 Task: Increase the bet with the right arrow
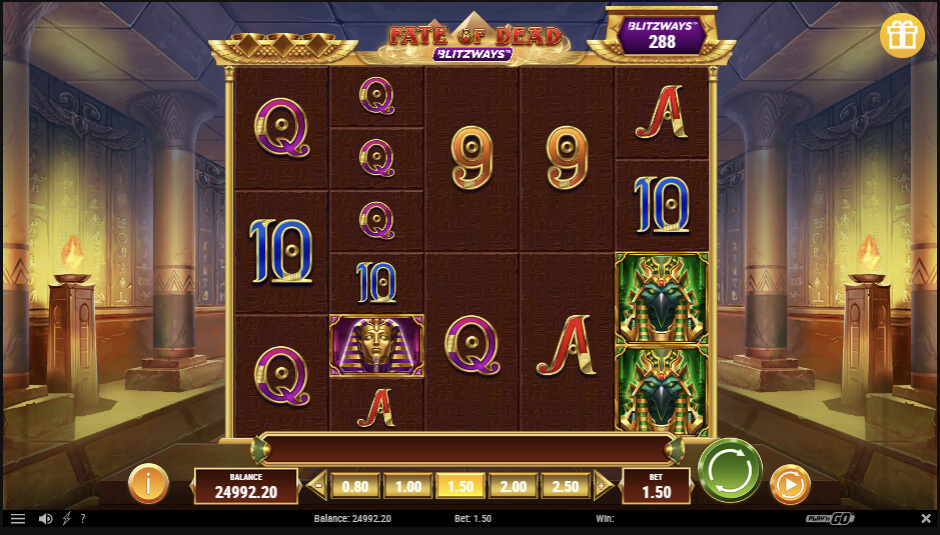pos(603,486)
